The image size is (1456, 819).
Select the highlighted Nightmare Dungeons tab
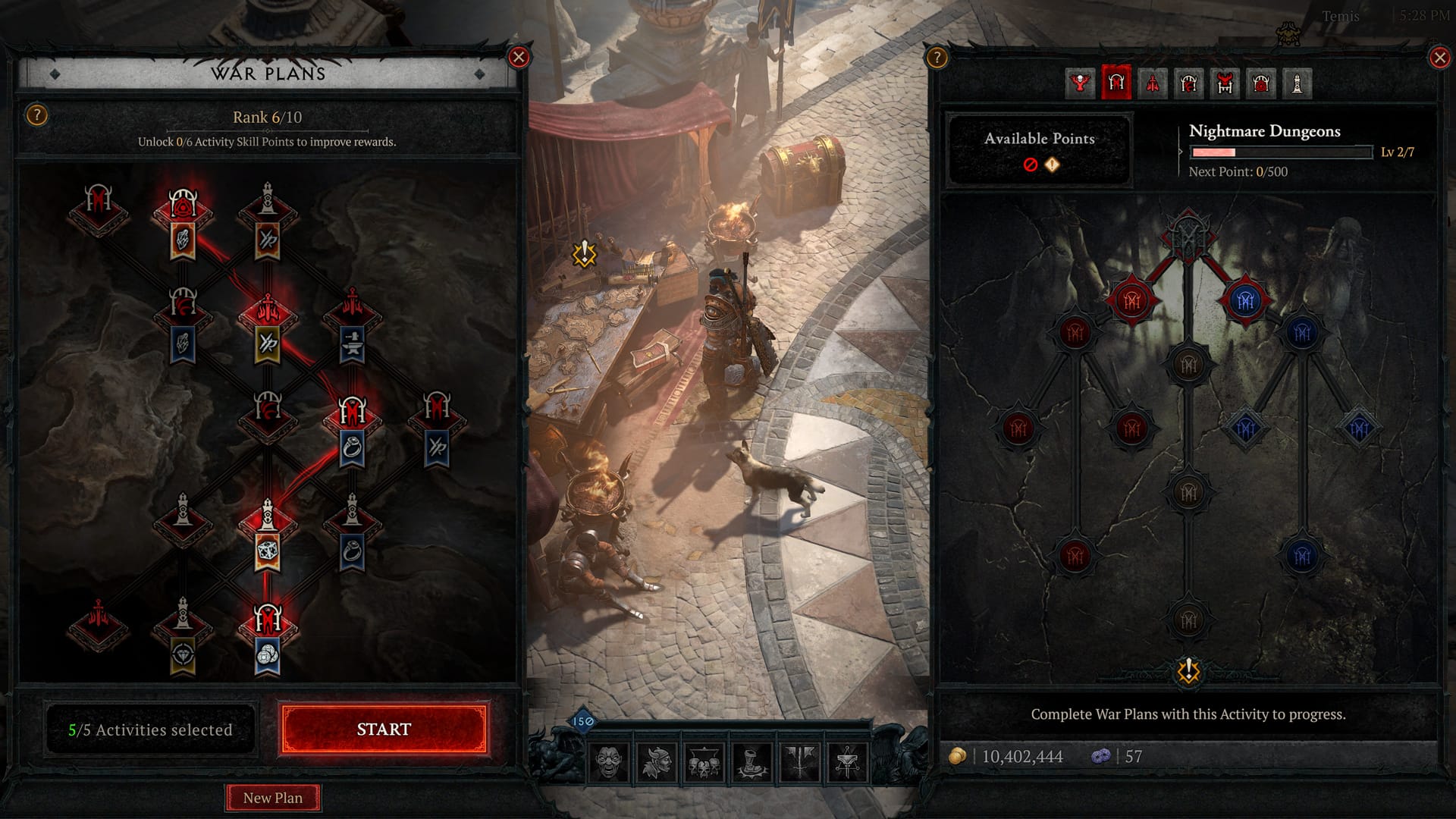[1116, 83]
